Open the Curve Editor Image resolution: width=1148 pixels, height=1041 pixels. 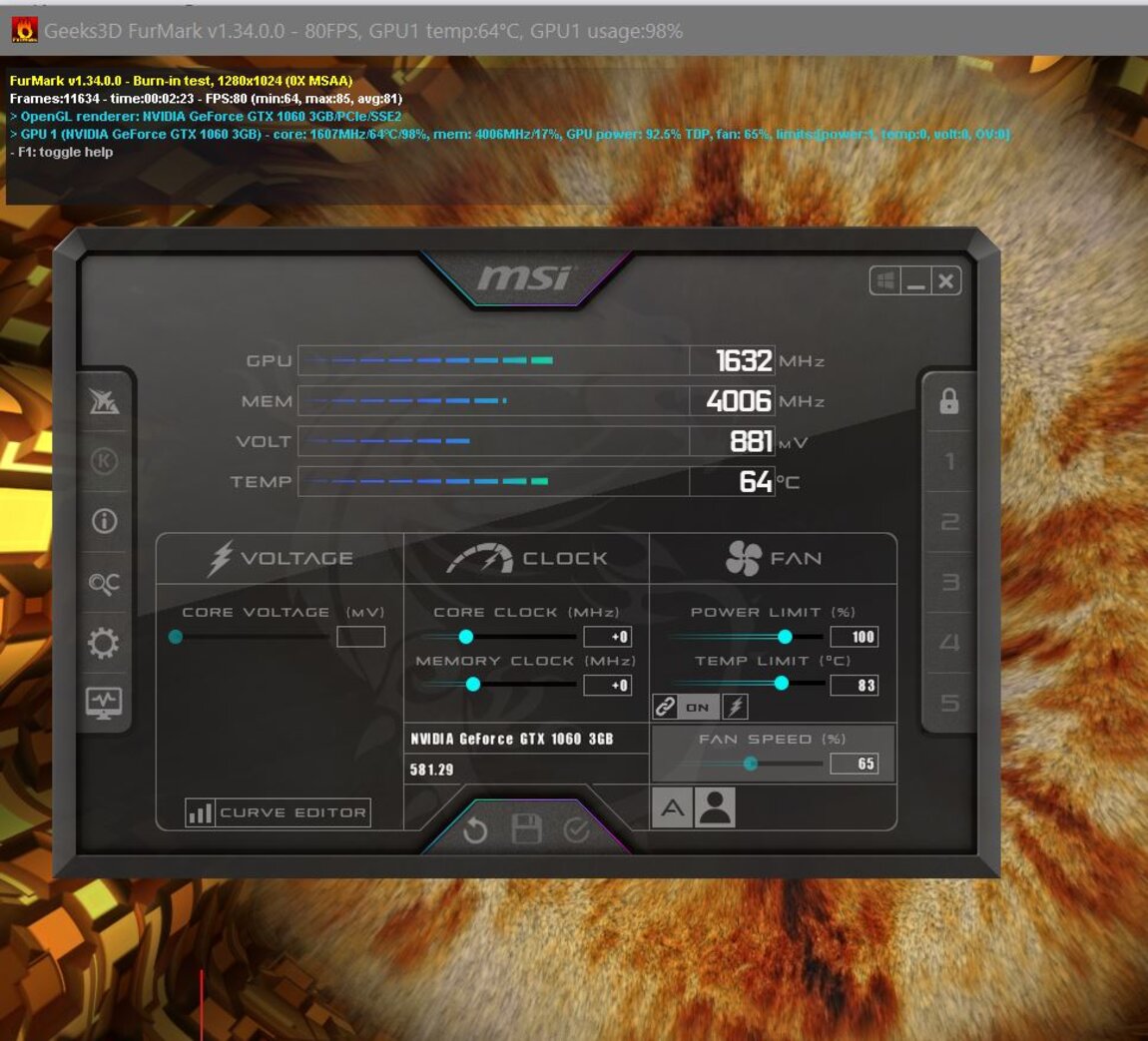(278, 812)
